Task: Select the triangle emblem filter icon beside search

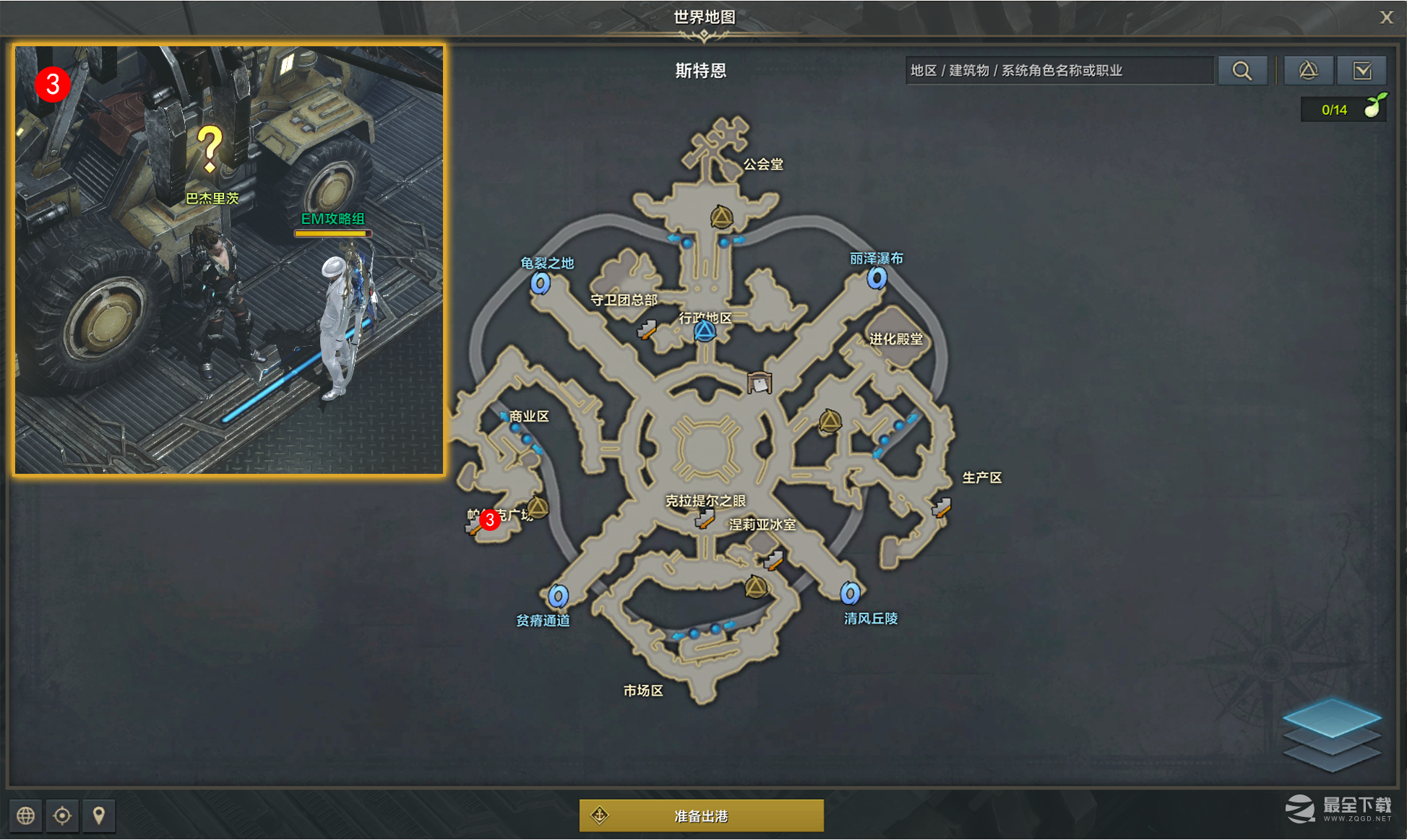Action: 1308,70
